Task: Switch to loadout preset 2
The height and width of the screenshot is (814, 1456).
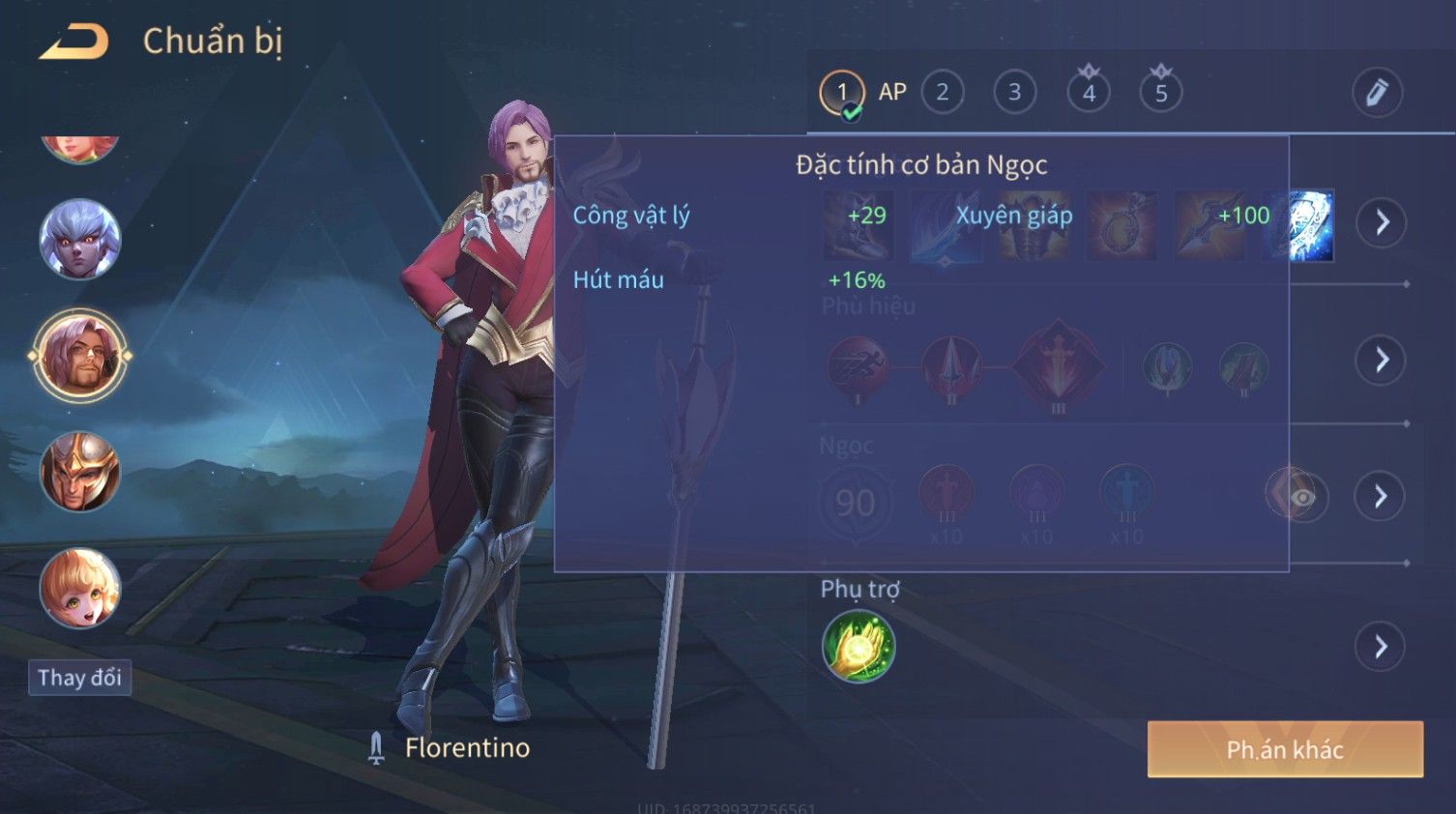Action: (x=943, y=93)
